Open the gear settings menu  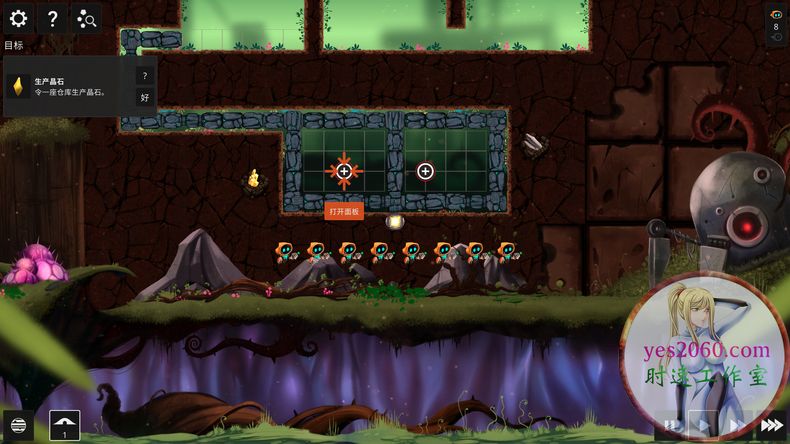18,18
